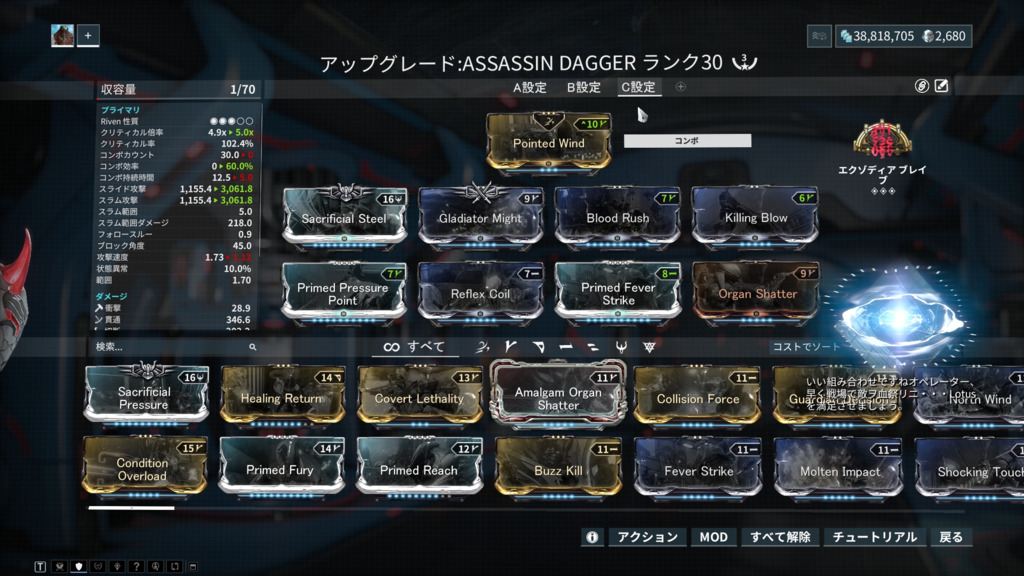This screenshot has width=1024, height=576.
Task: Open the アクション menu
Action: tap(647, 537)
